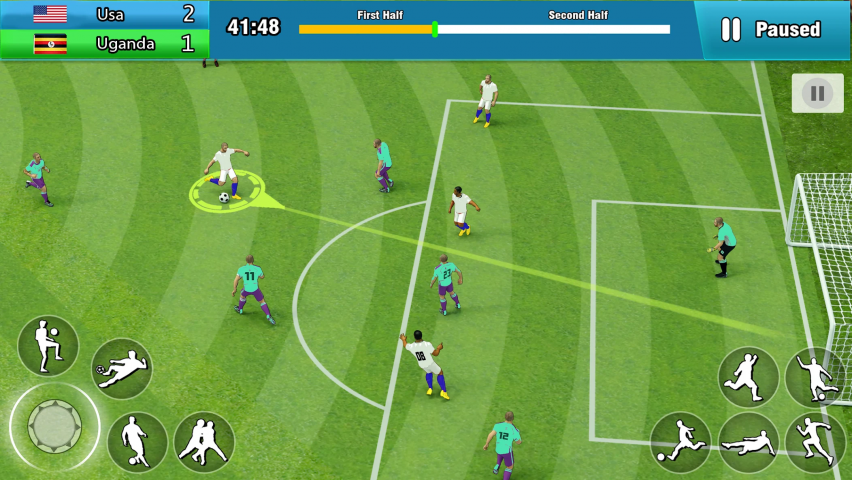
Task: Activate the ball juggling knee-up skill button
Action: 48,346
